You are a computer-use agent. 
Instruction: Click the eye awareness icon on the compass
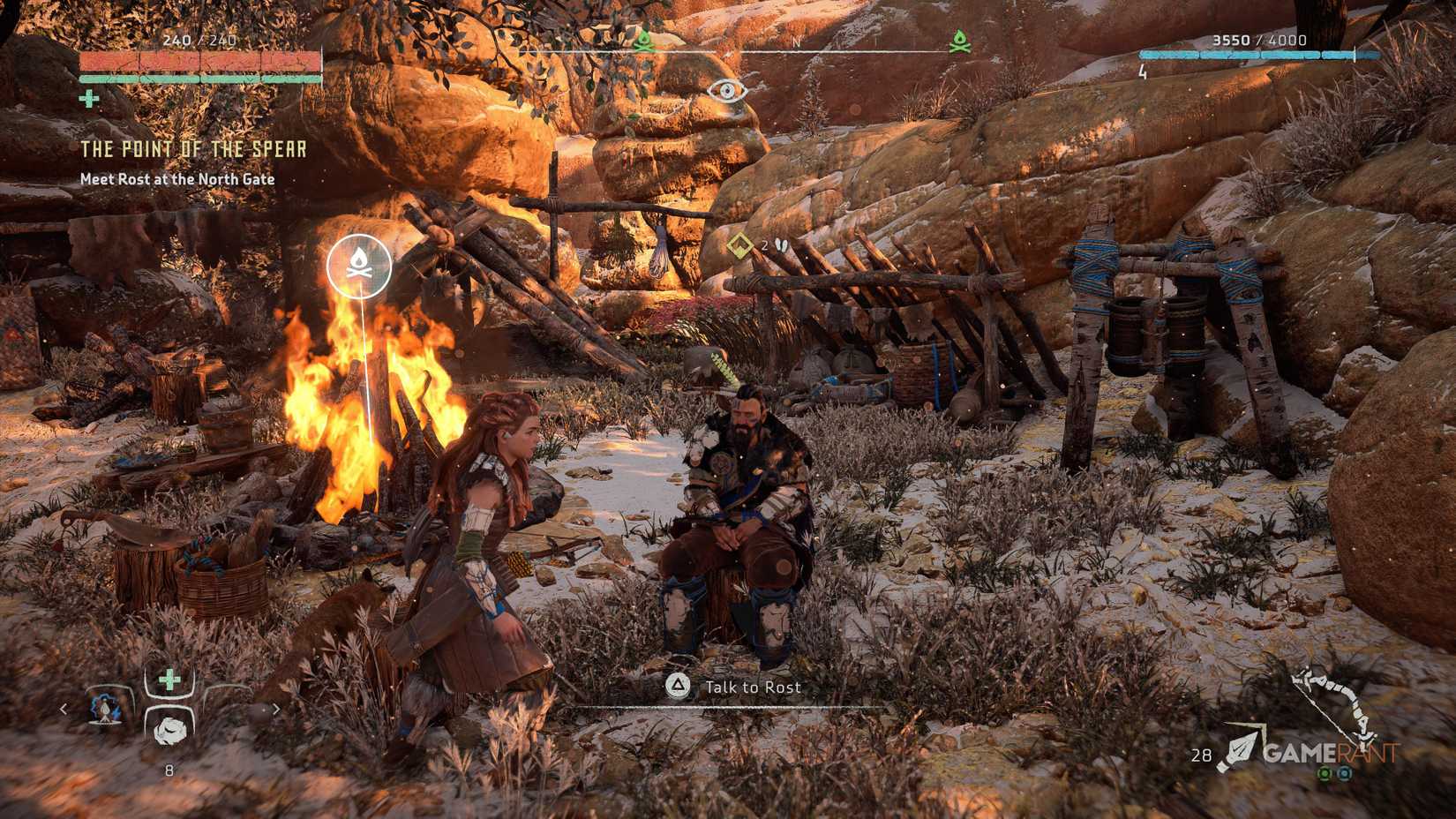click(726, 92)
